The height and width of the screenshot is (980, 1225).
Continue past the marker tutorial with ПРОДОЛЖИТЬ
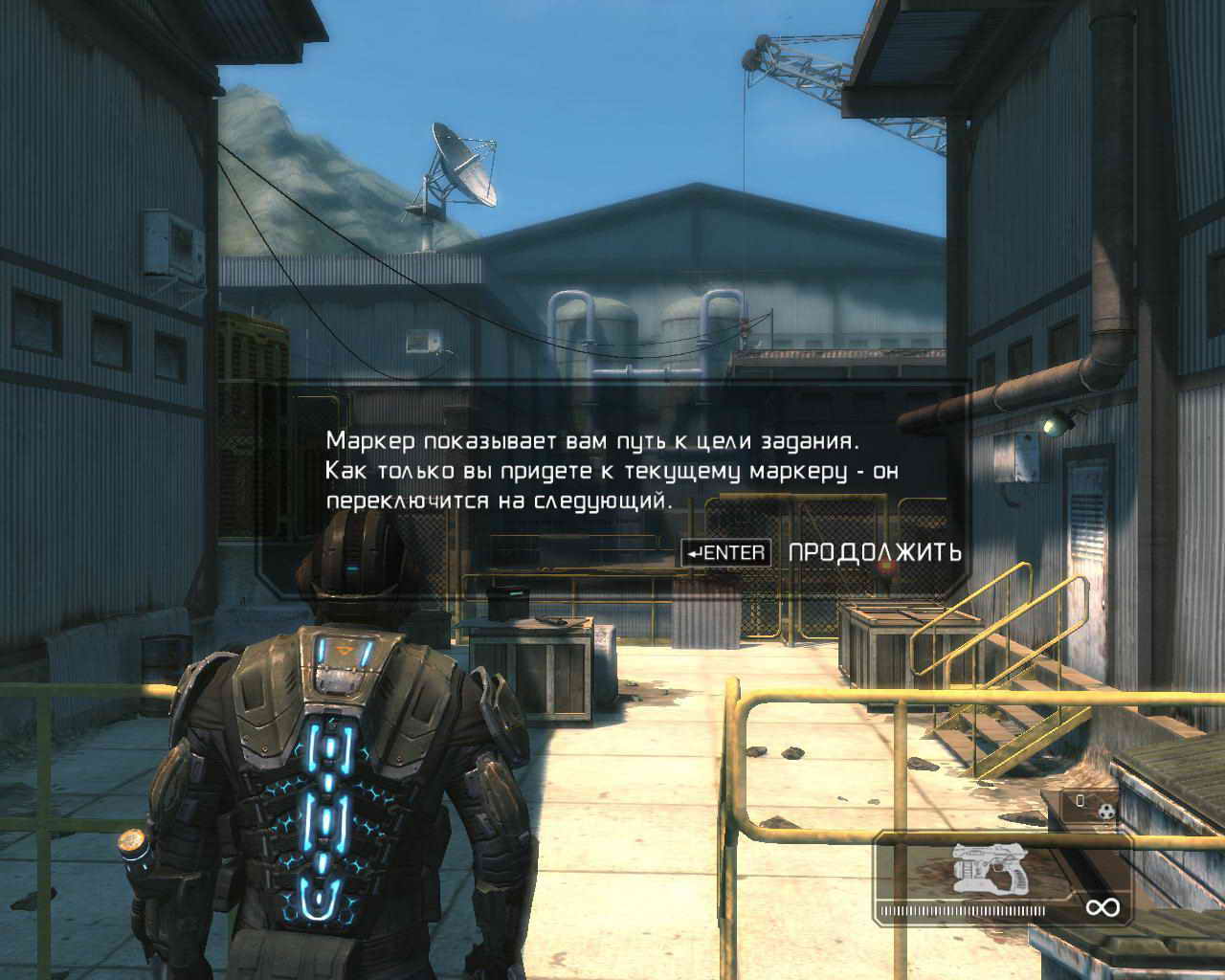click(x=874, y=553)
